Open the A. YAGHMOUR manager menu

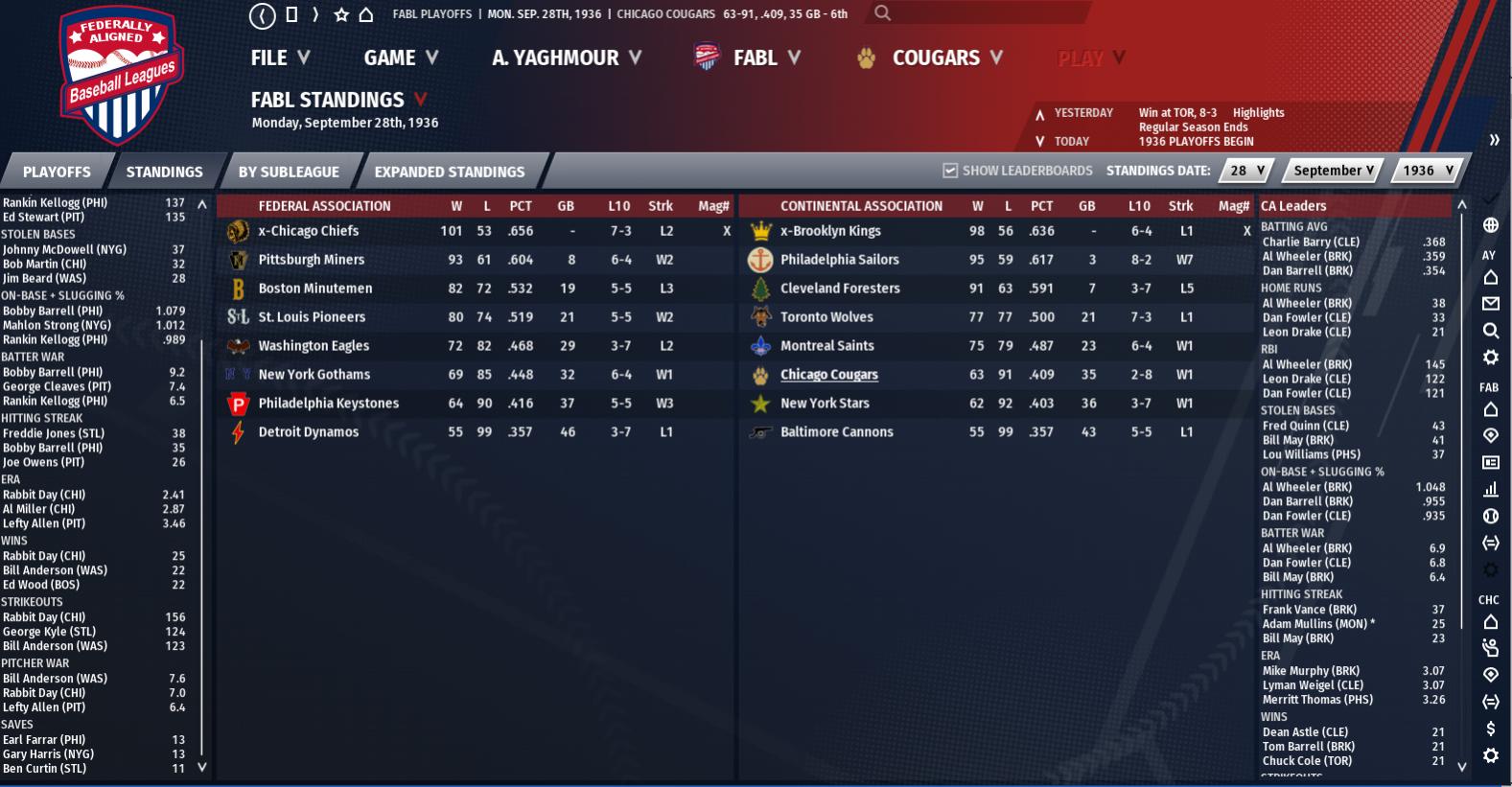click(566, 58)
